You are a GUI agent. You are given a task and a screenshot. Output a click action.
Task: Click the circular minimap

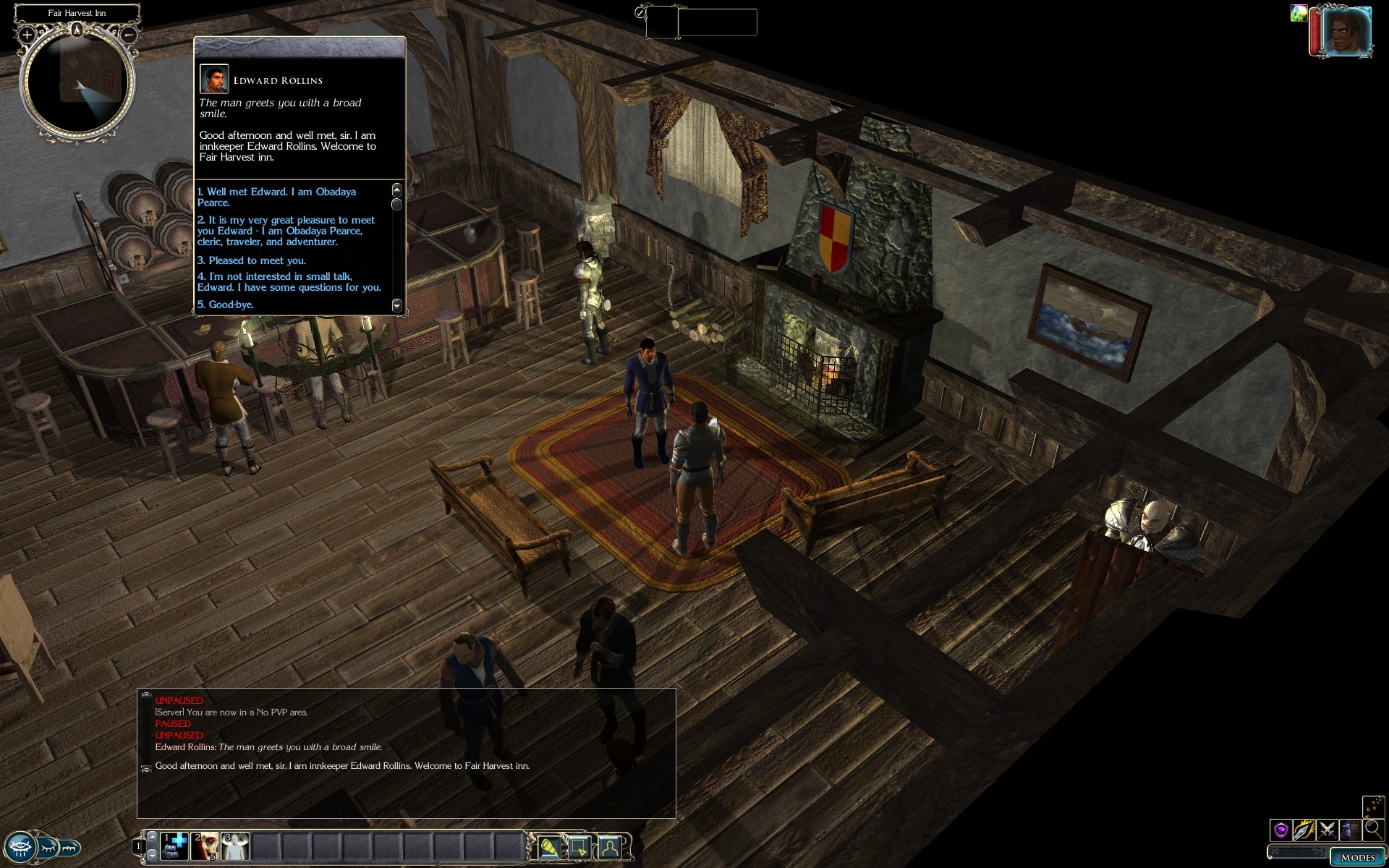(77, 83)
